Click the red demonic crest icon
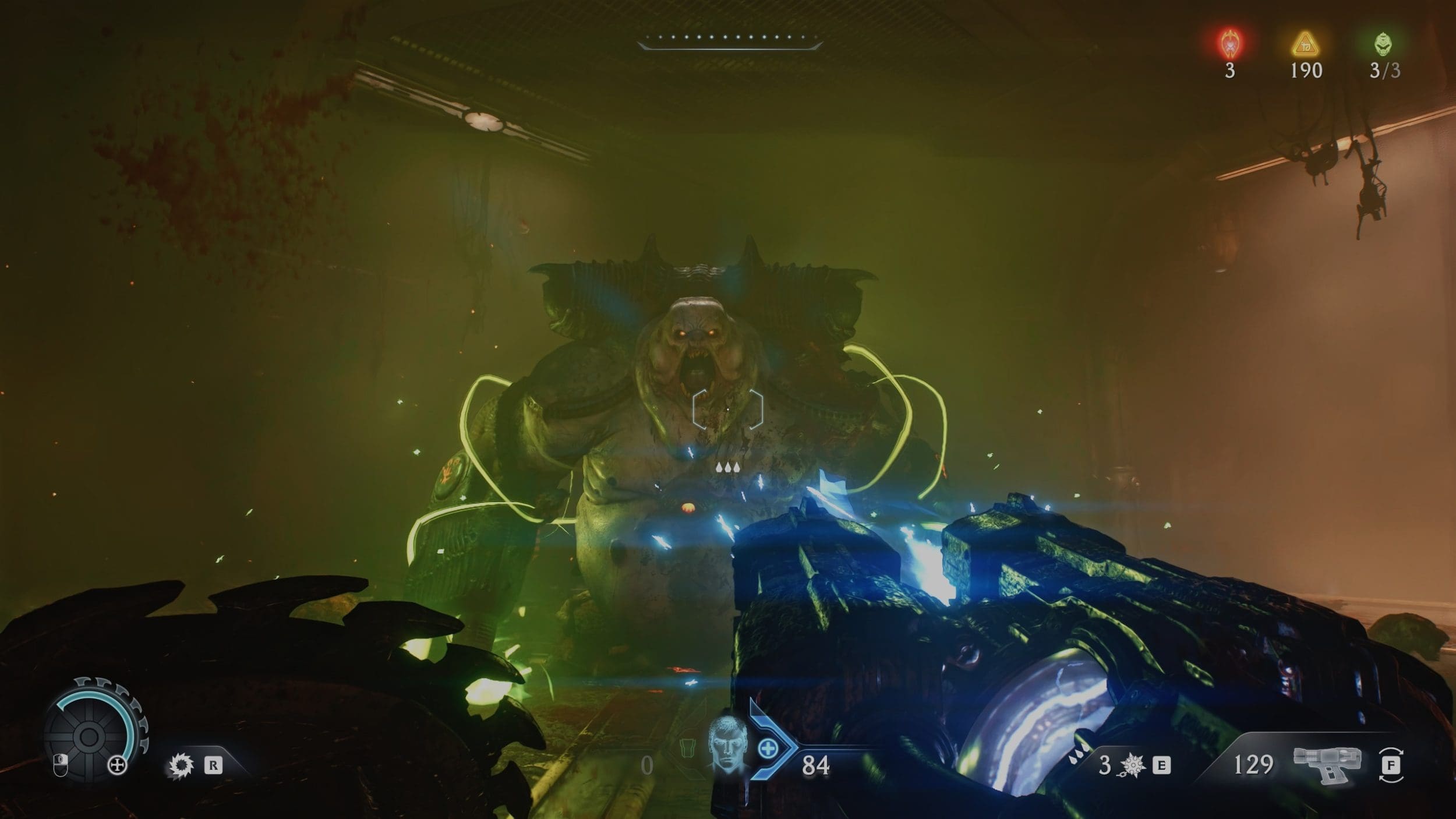The image size is (1456, 819). coord(1229,43)
